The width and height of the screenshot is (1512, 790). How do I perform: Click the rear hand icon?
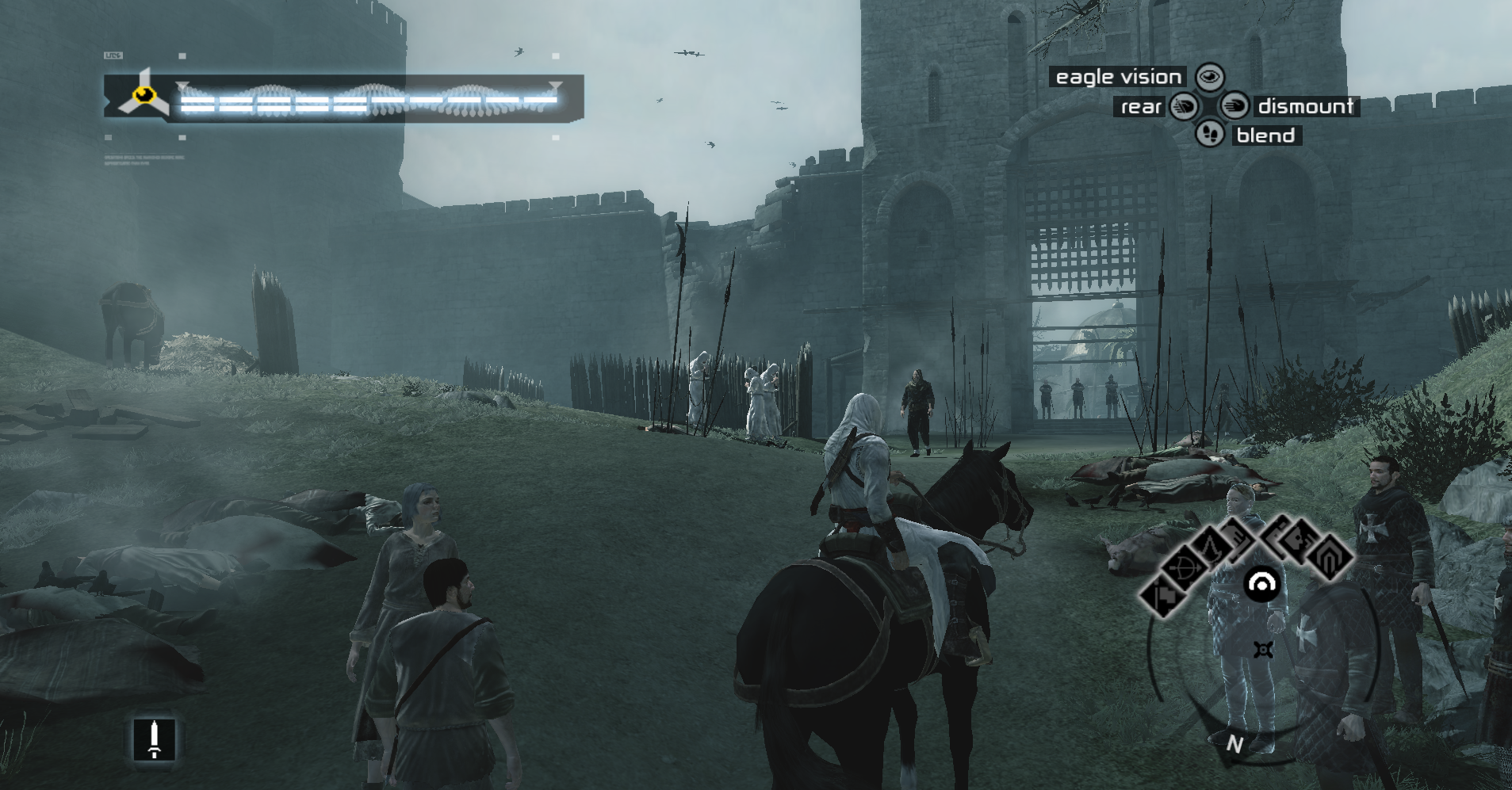point(1184,106)
